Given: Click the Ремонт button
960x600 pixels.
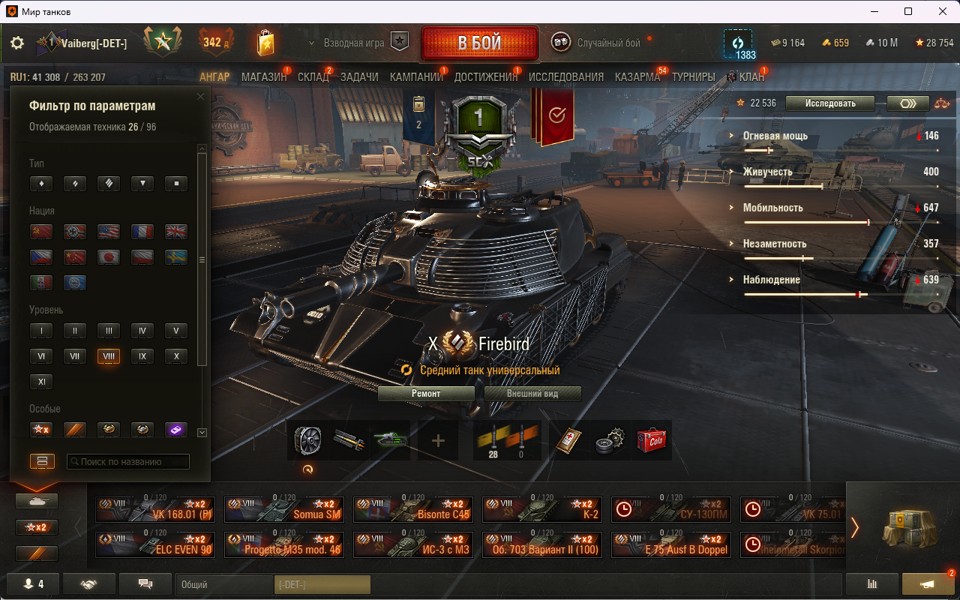Looking at the screenshot, I should pyautogui.click(x=426, y=393).
